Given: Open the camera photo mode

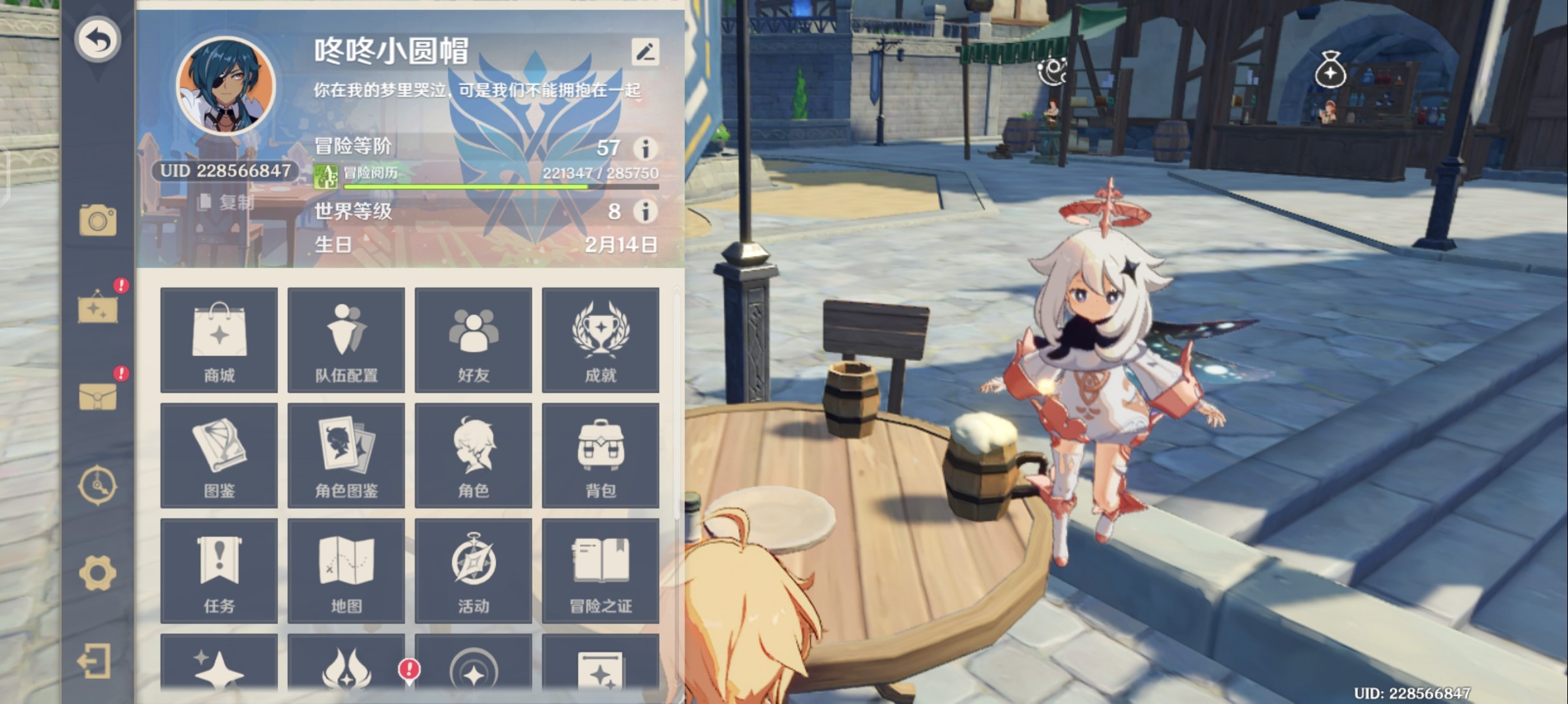Looking at the screenshot, I should coord(98,220).
